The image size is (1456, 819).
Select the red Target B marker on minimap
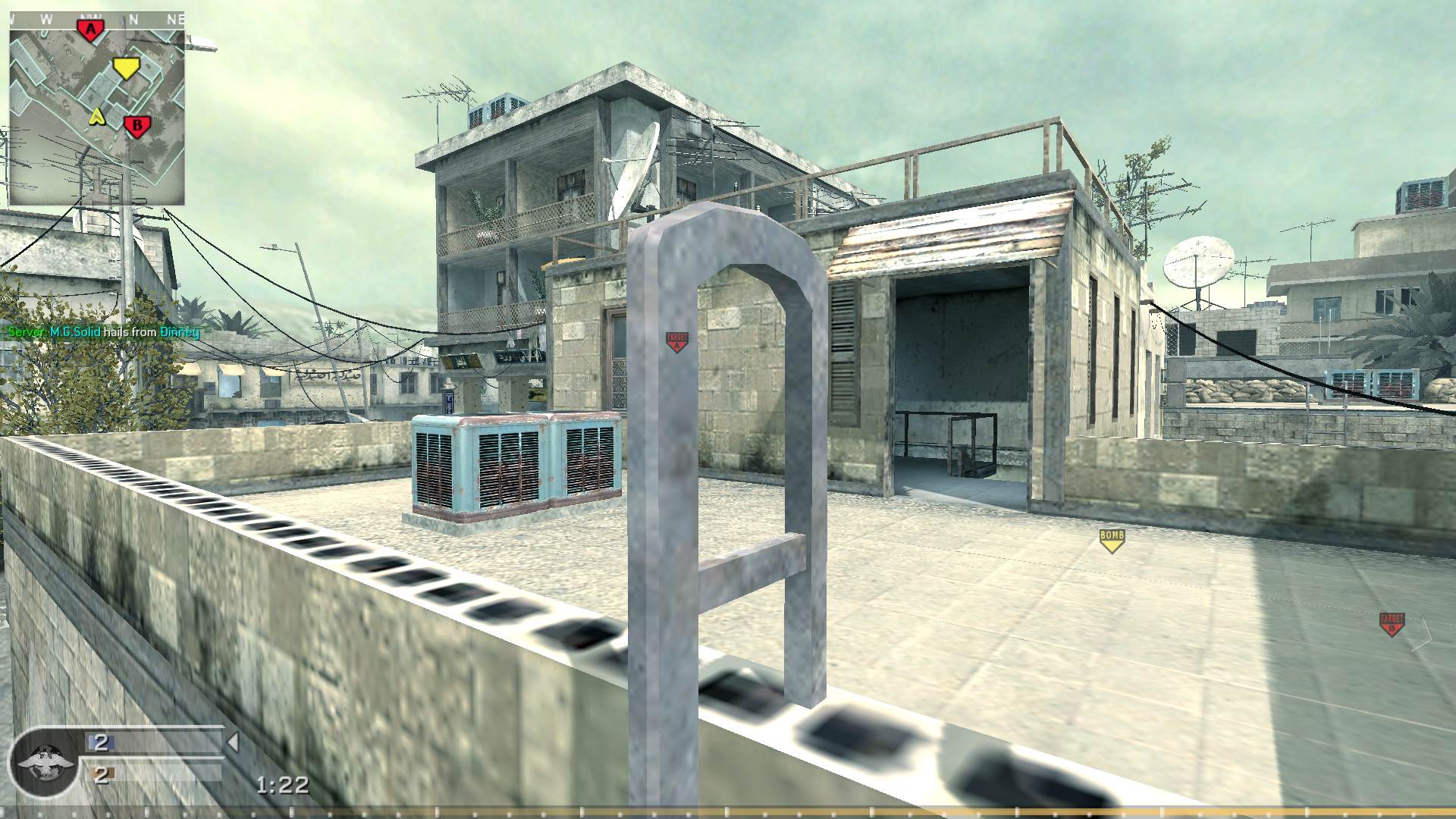pos(137,124)
